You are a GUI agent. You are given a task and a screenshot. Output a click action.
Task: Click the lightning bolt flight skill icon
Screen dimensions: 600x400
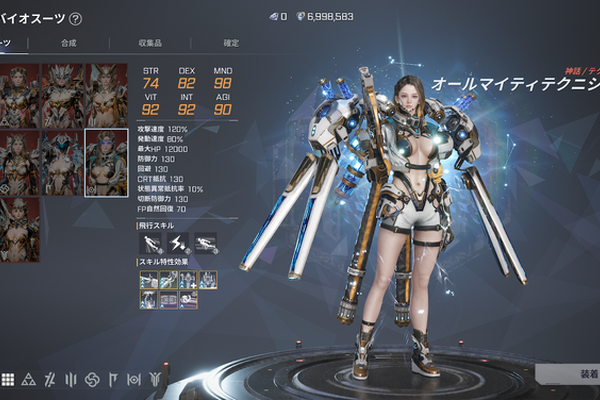177,241
